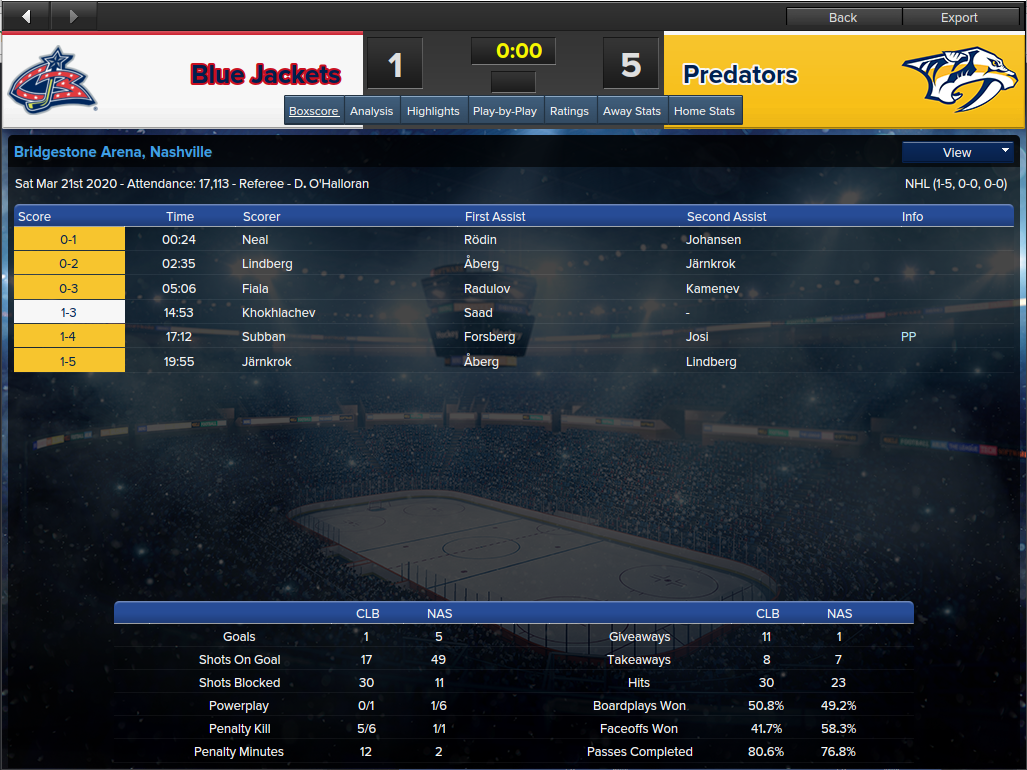Open the Predators team name link
The image size is (1027, 770).
pos(740,75)
